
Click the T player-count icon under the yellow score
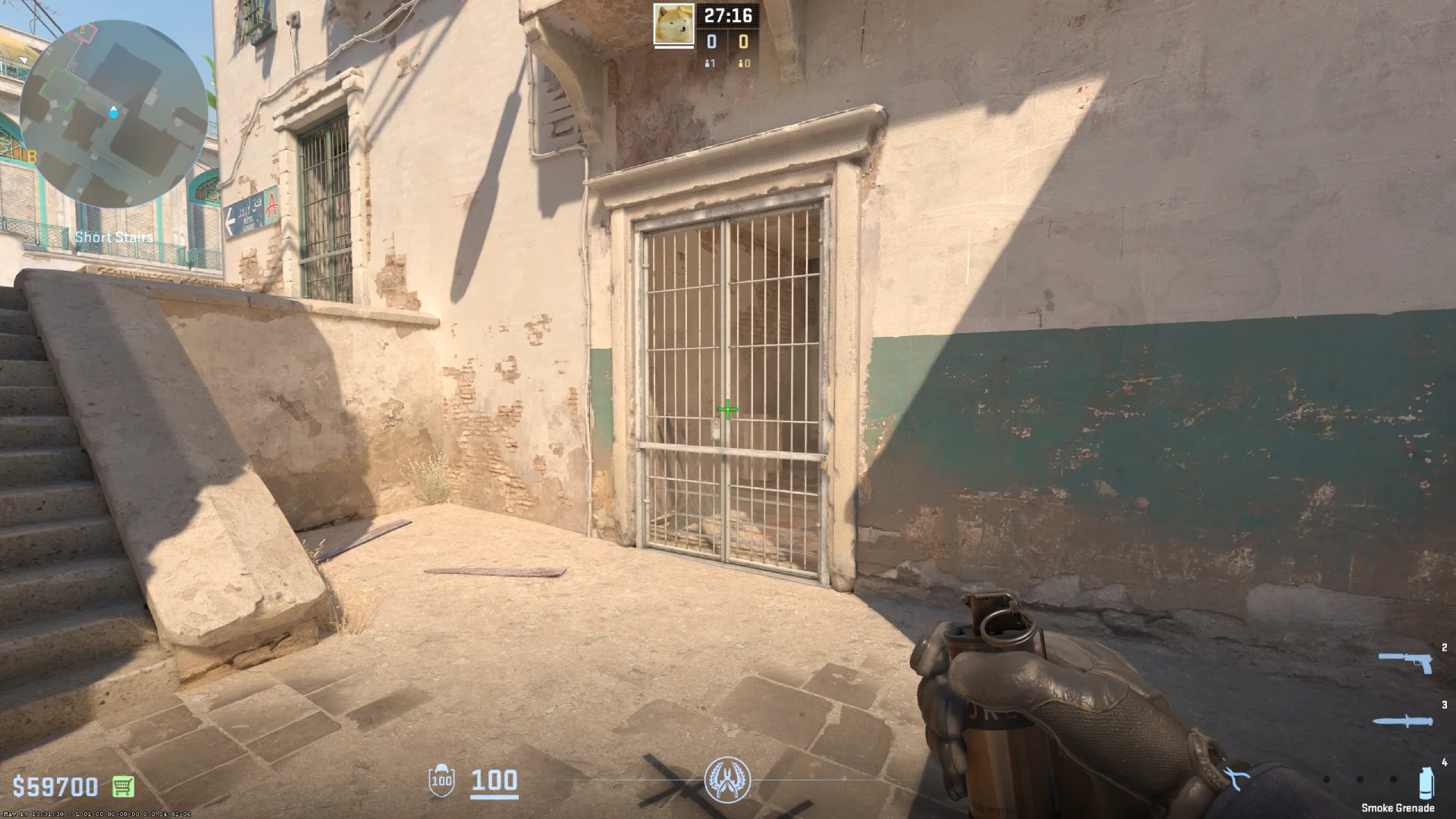(x=741, y=64)
